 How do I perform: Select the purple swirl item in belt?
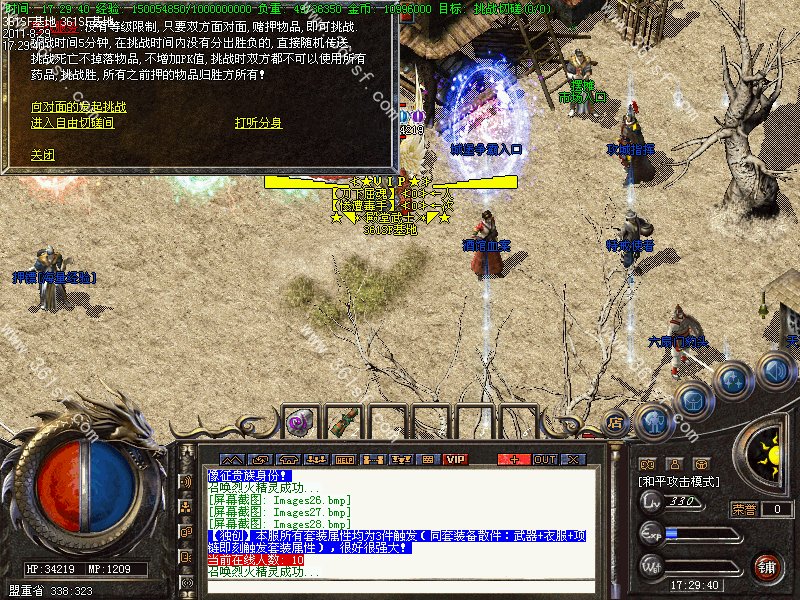point(299,422)
